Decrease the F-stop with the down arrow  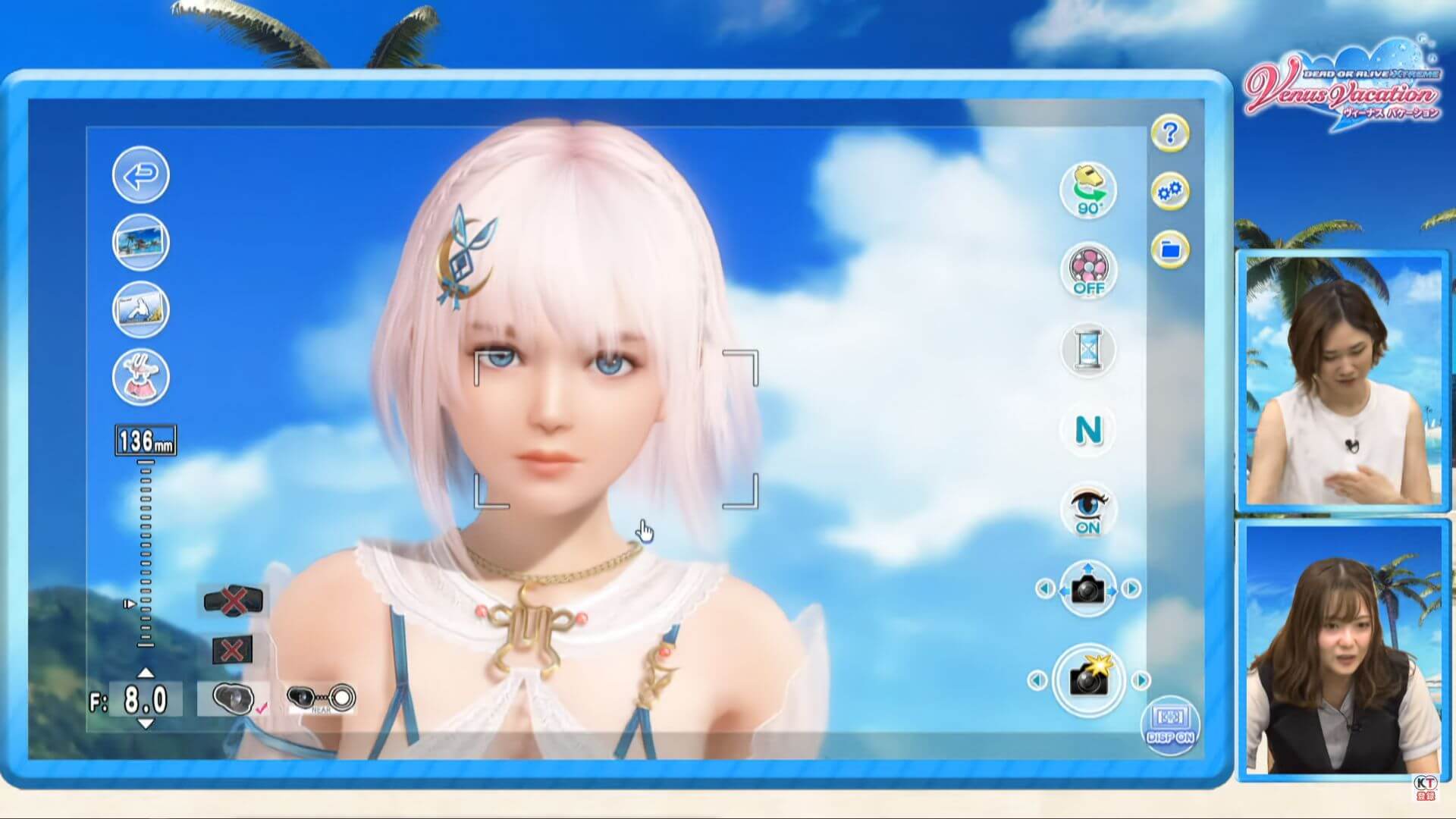click(146, 724)
